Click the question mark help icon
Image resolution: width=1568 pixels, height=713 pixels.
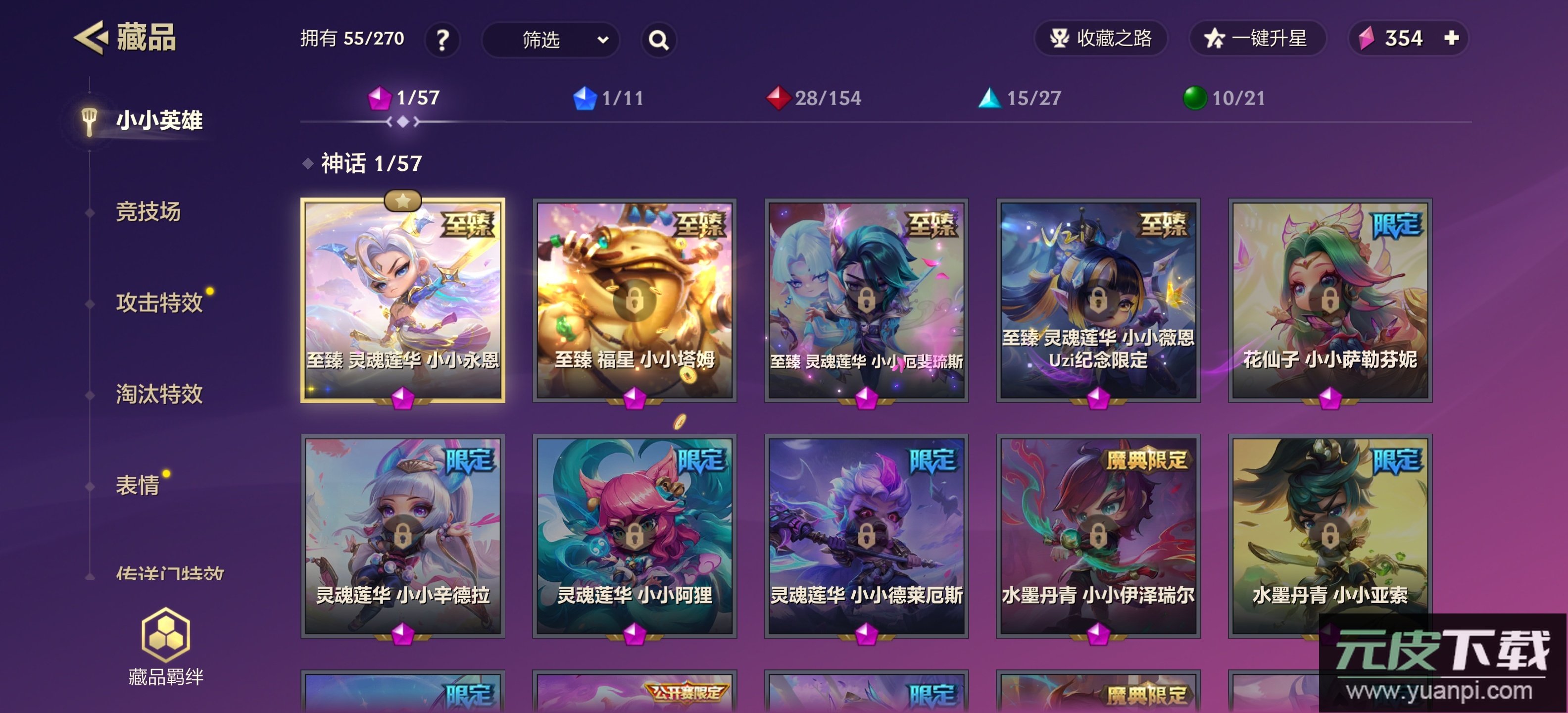[442, 40]
